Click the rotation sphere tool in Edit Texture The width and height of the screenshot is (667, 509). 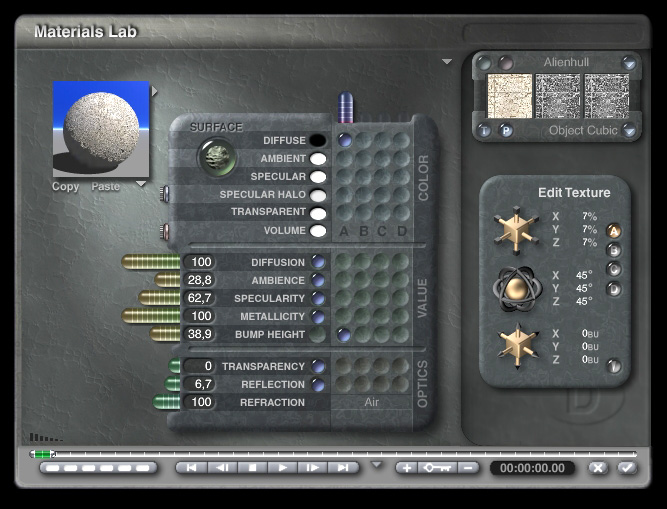519,289
